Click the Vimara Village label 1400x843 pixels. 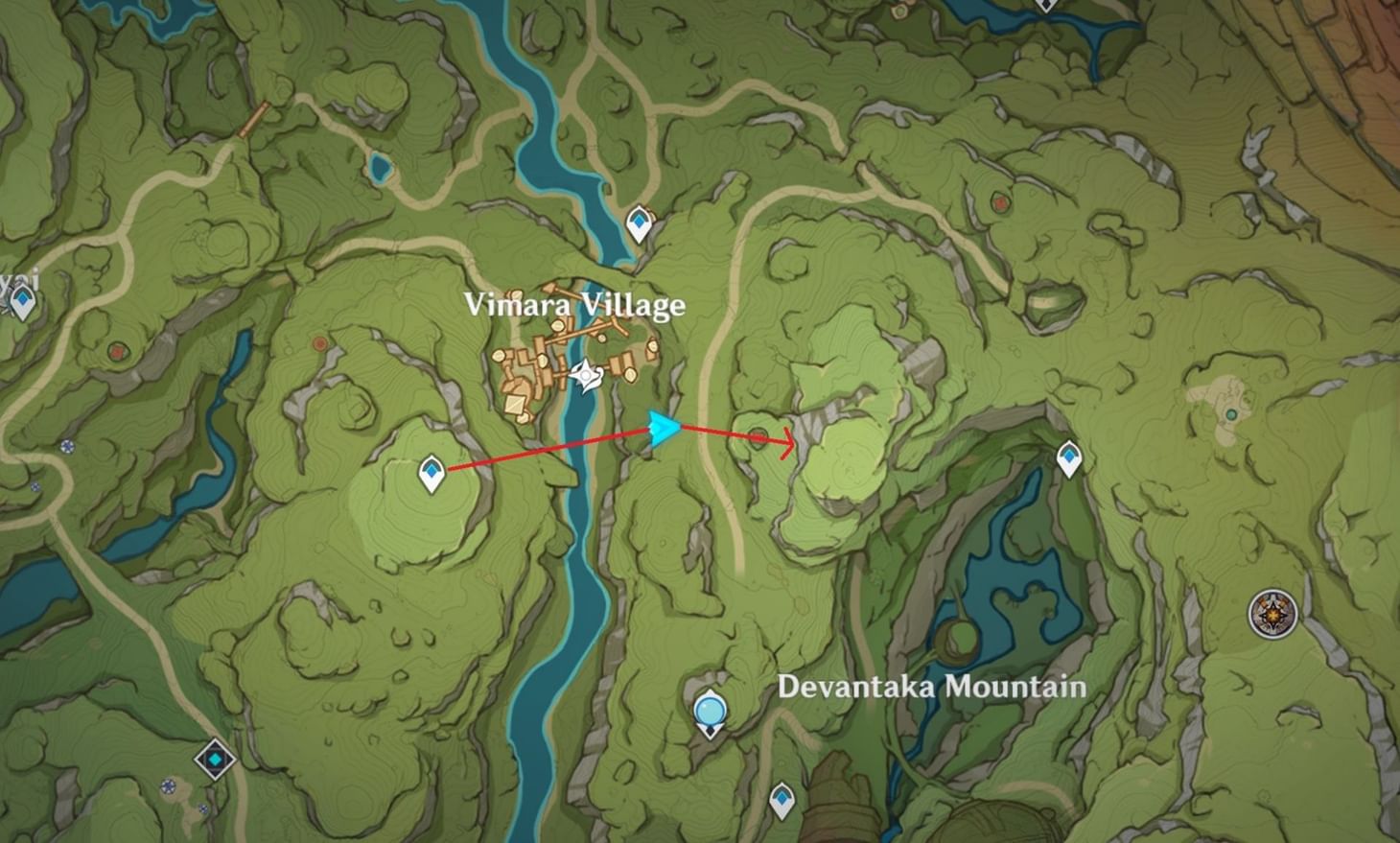pos(575,305)
